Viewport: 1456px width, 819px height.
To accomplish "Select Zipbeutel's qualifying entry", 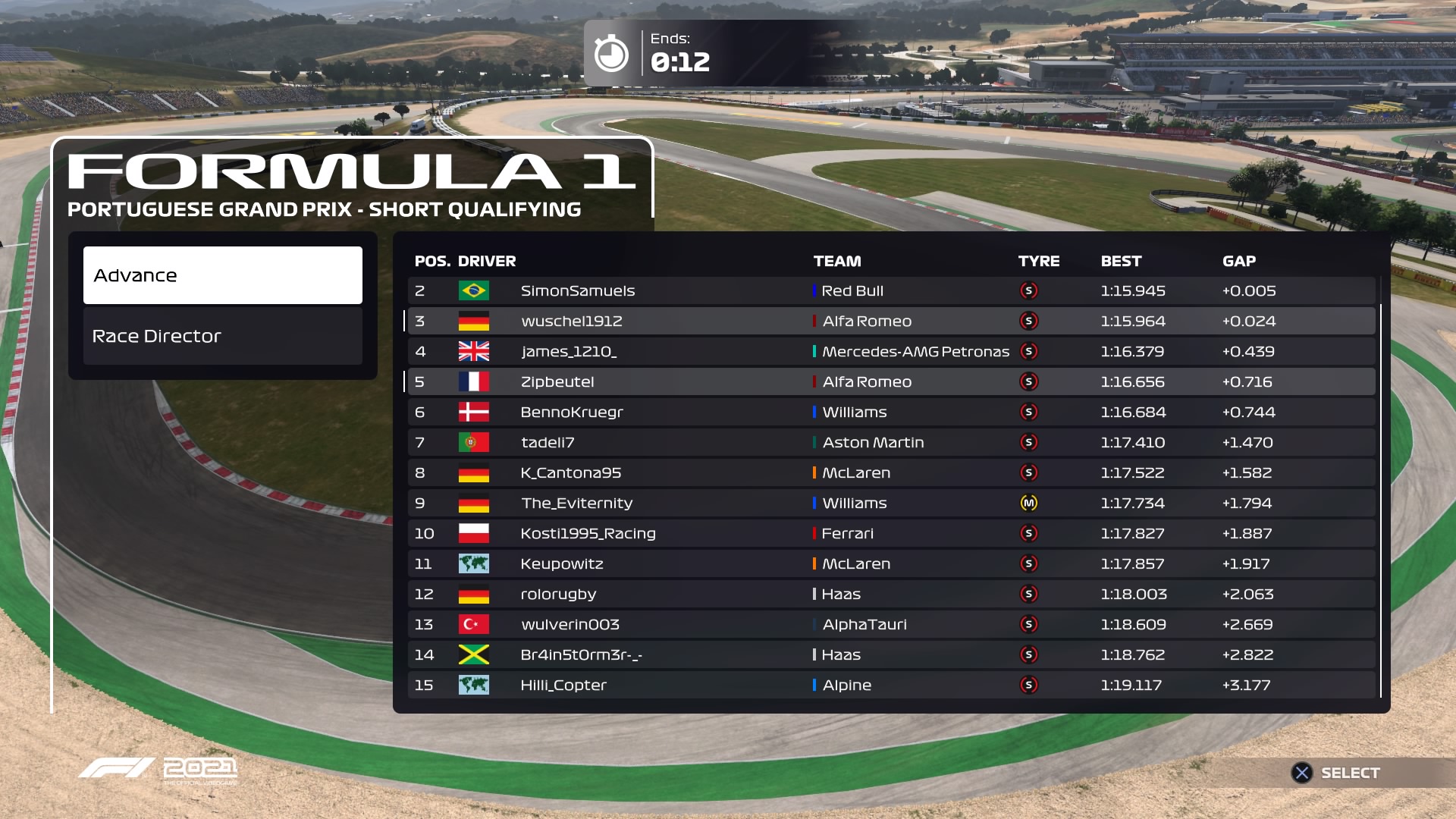I will pos(891,381).
